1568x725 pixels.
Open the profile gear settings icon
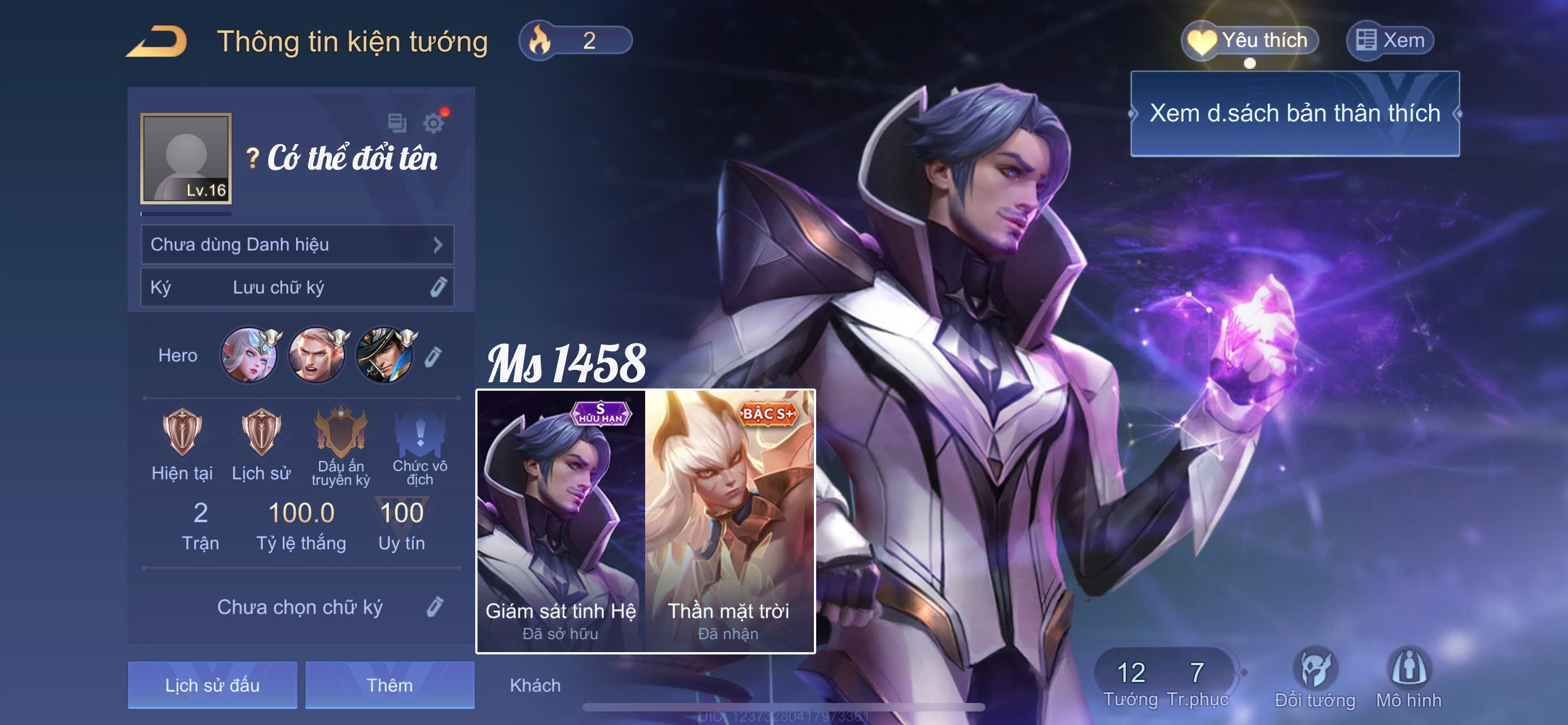(x=433, y=124)
